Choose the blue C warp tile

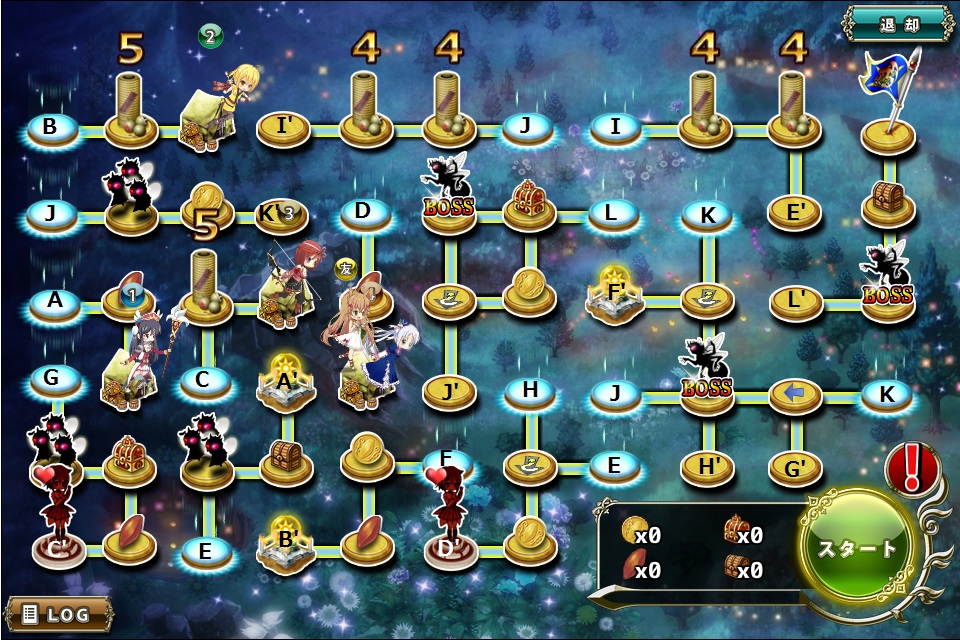[204, 380]
